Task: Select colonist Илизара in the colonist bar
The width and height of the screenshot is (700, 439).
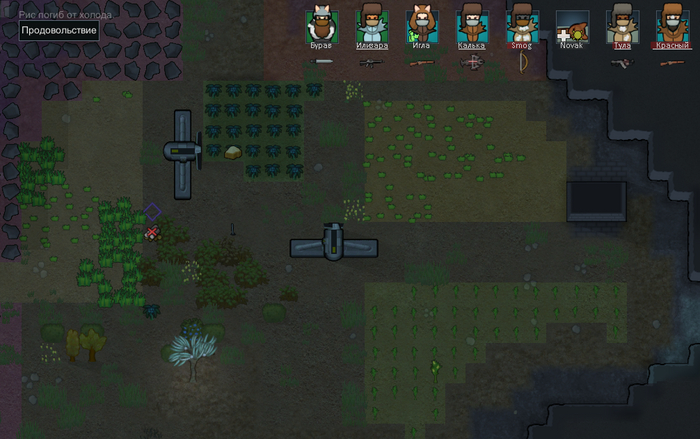Action: pos(372,26)
